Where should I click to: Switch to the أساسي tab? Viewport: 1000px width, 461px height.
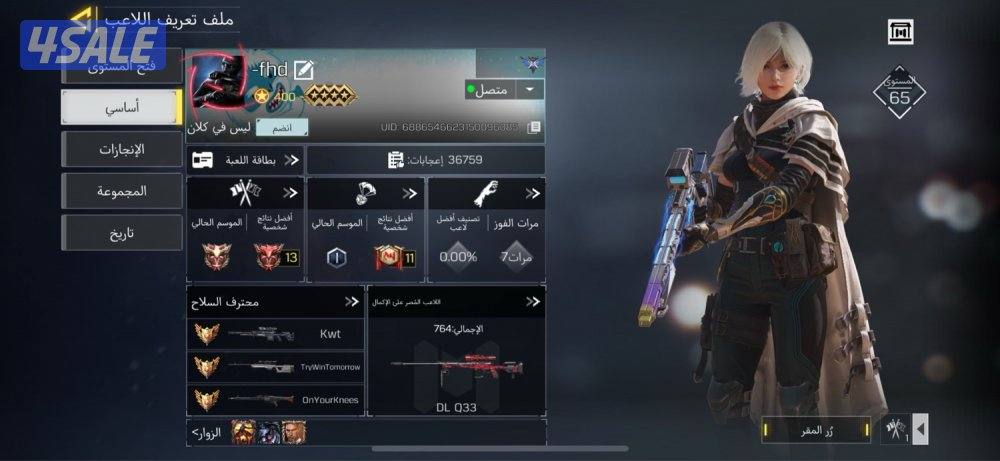121,106
